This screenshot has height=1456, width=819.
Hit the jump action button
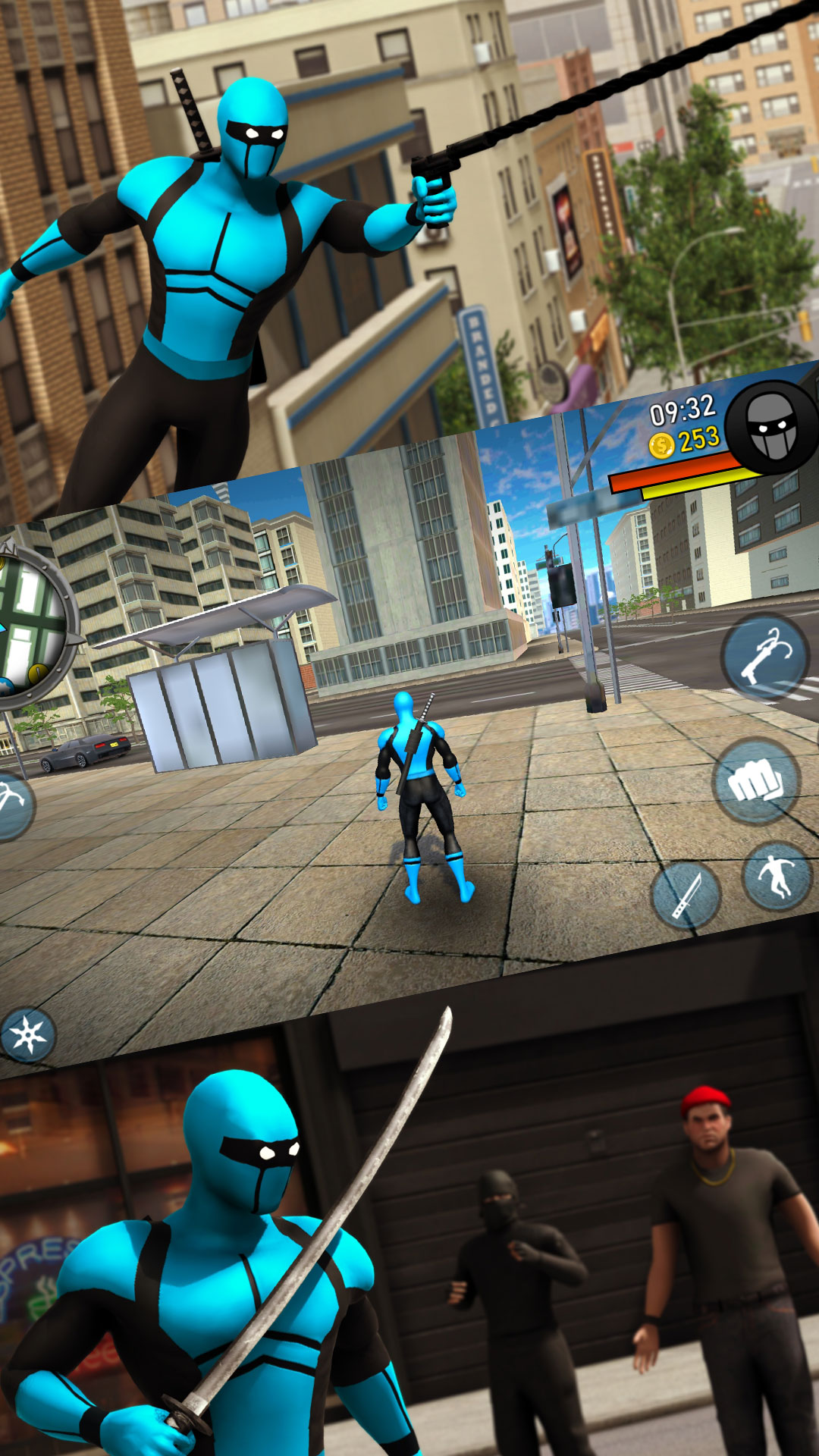[x=778, y=876]
